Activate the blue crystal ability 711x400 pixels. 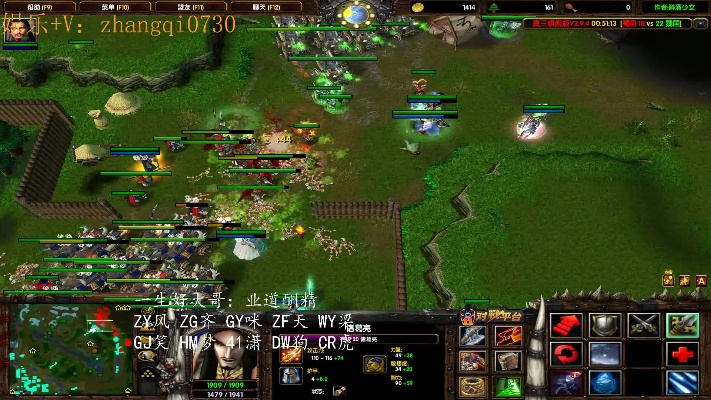[604, 383]
